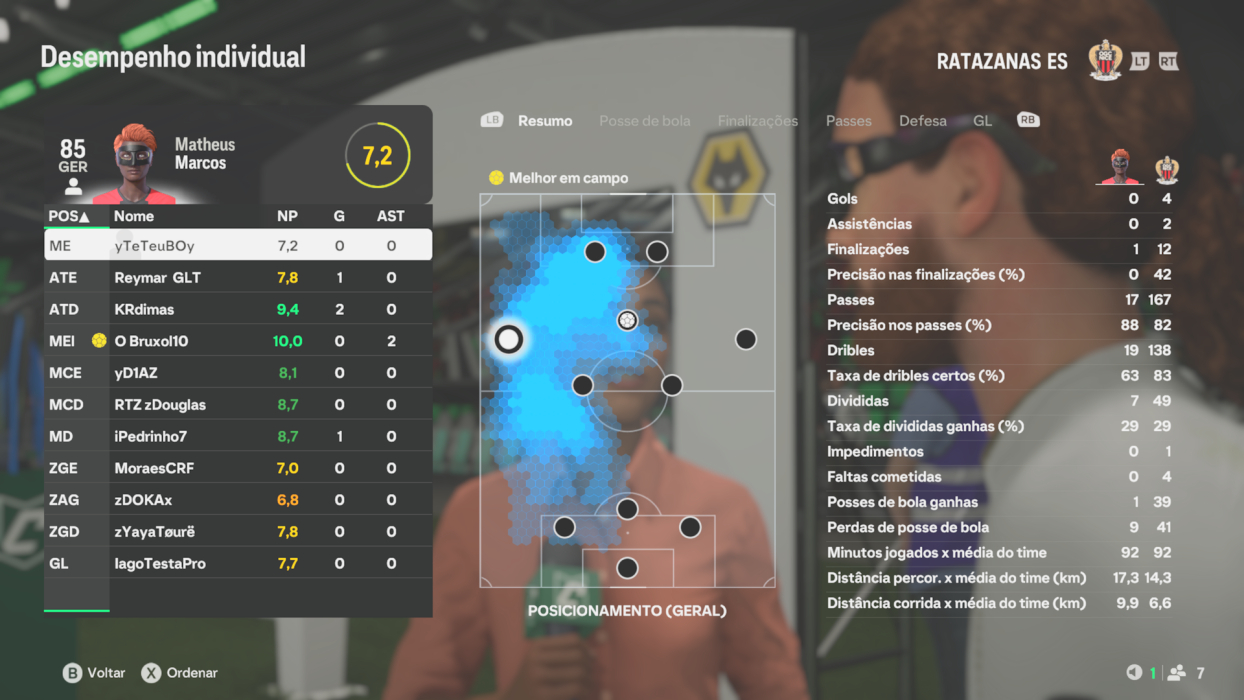The height and width of the screenshot is (700, 1244).
Task: Sort players by NP rating column
Action: (x=287, y=216)
